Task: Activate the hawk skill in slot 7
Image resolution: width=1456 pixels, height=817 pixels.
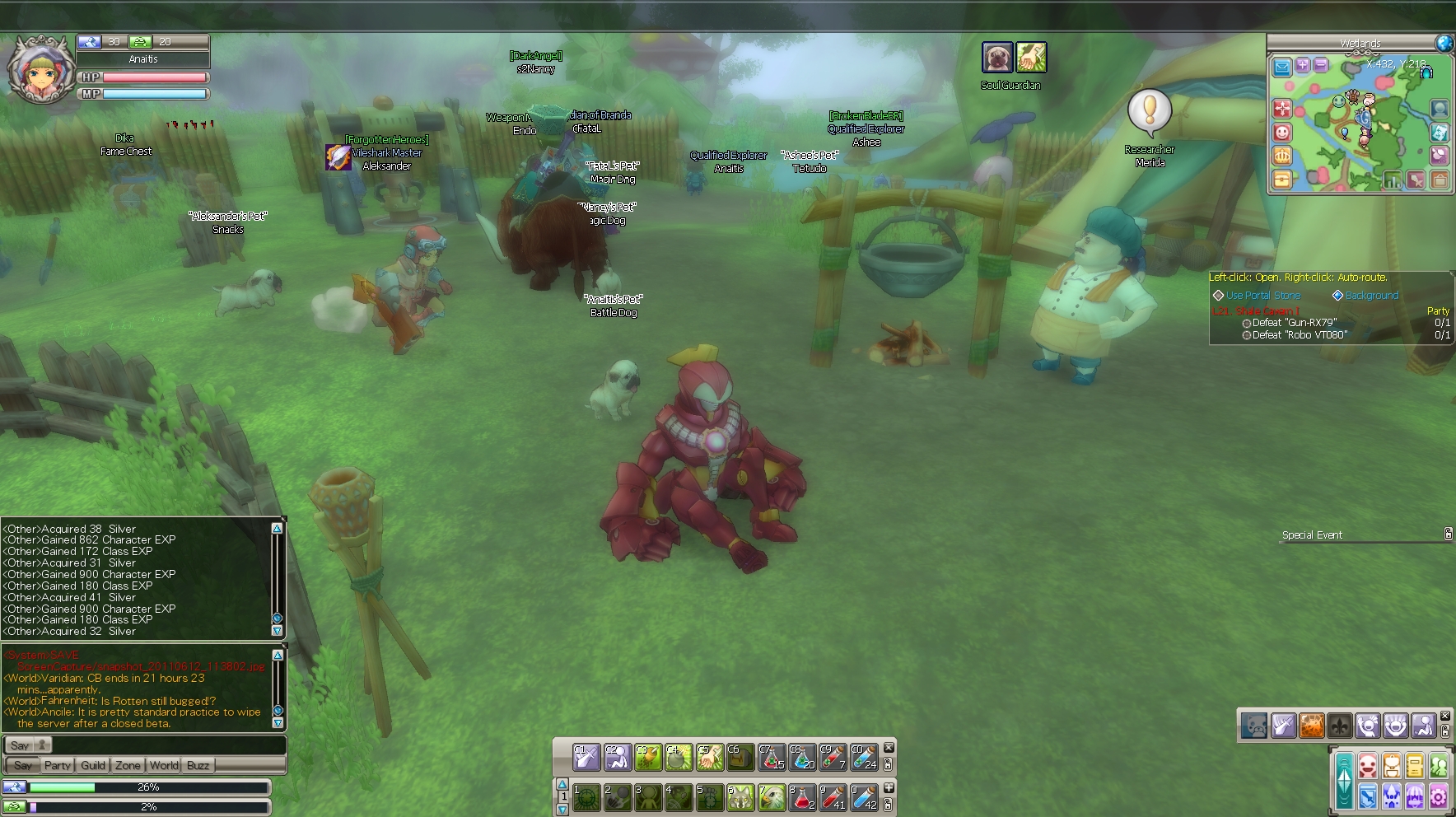Action: click(x=772, y=797)
